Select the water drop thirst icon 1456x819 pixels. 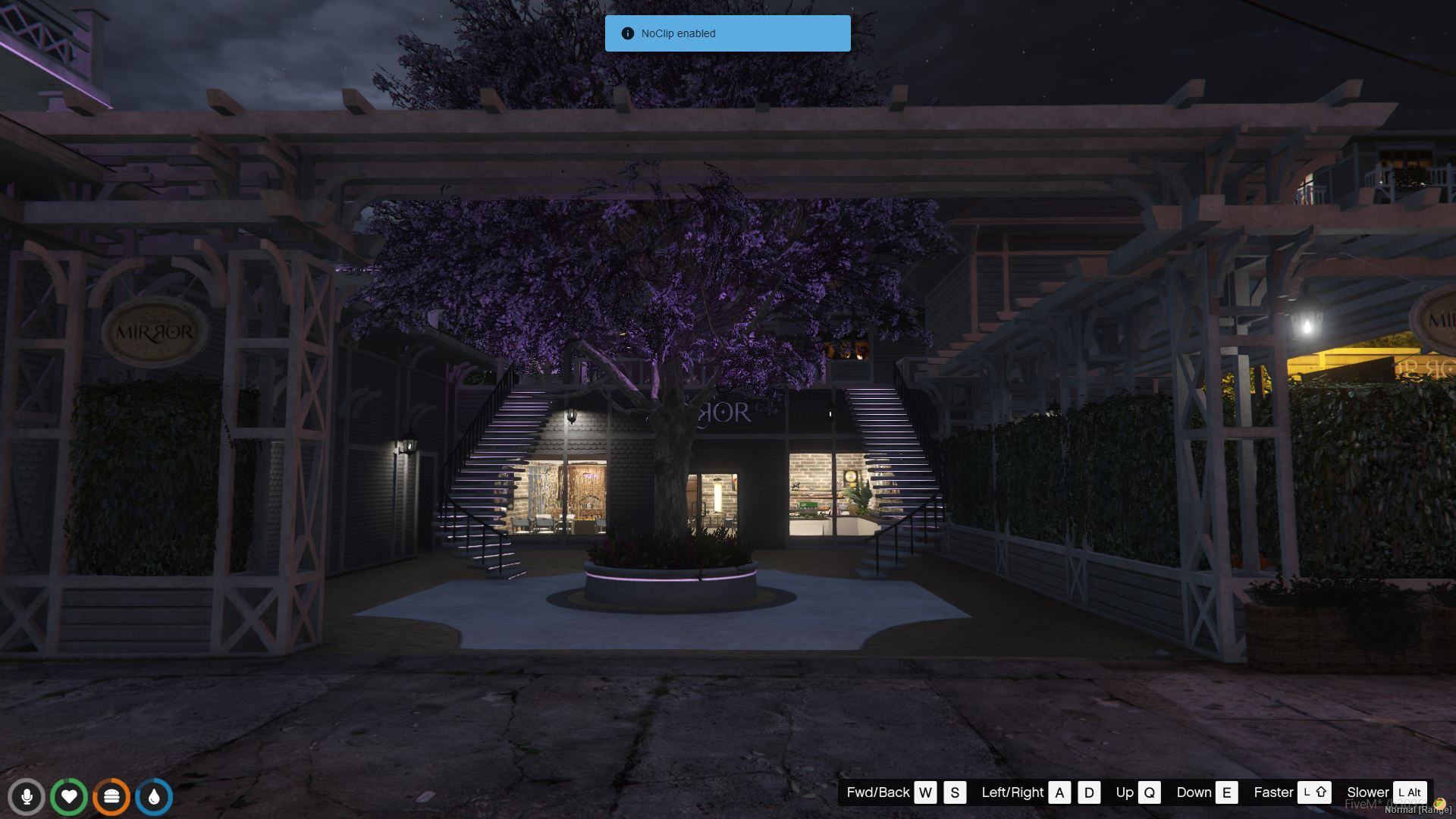(154, 797)
